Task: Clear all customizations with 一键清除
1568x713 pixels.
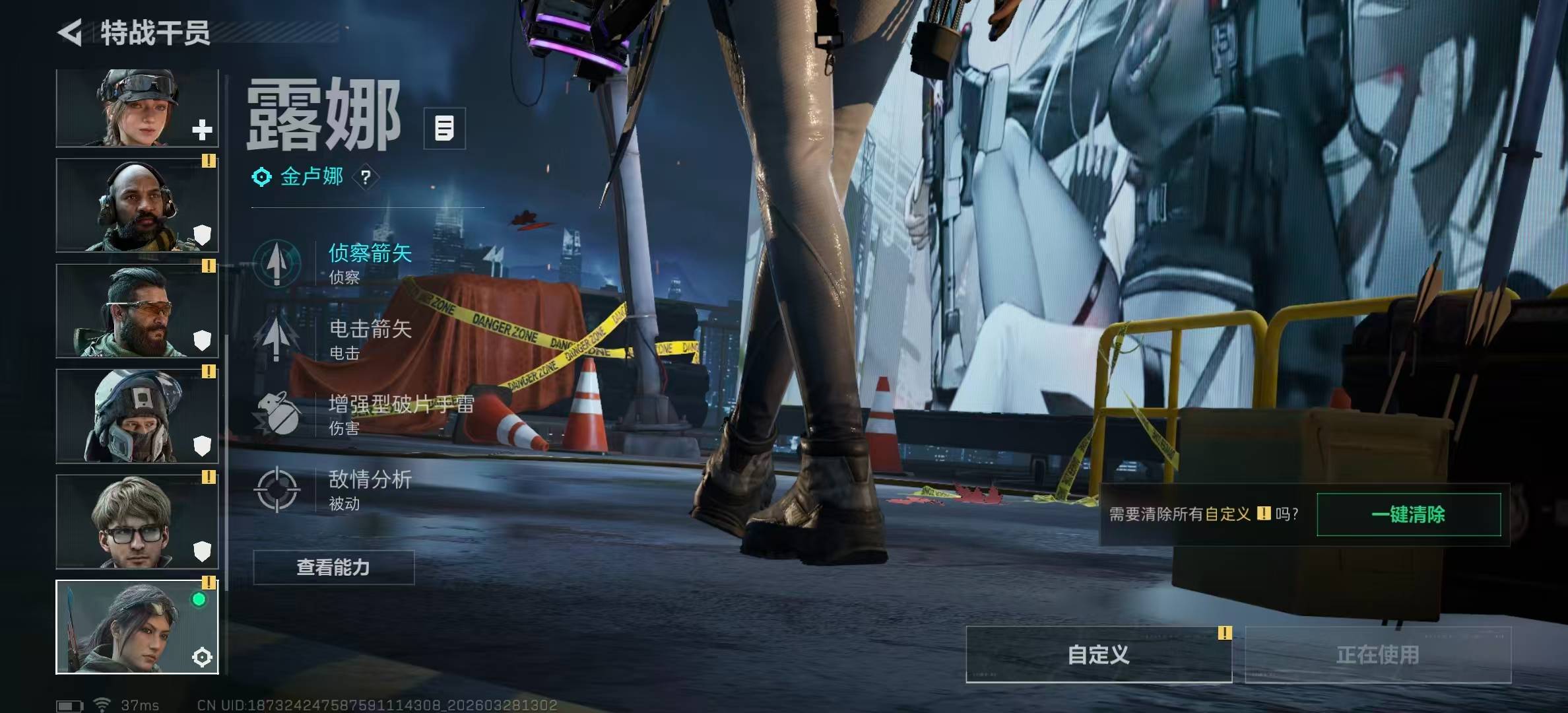Action: coord(1408,514)
